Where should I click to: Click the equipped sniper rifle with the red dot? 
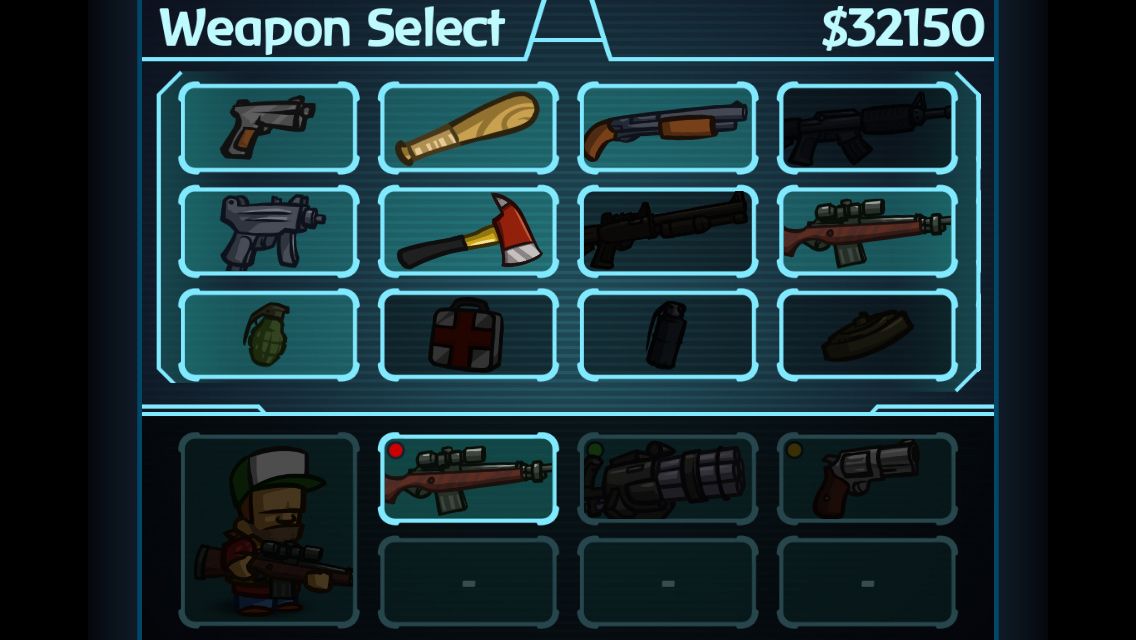click(x=468, y=479)
